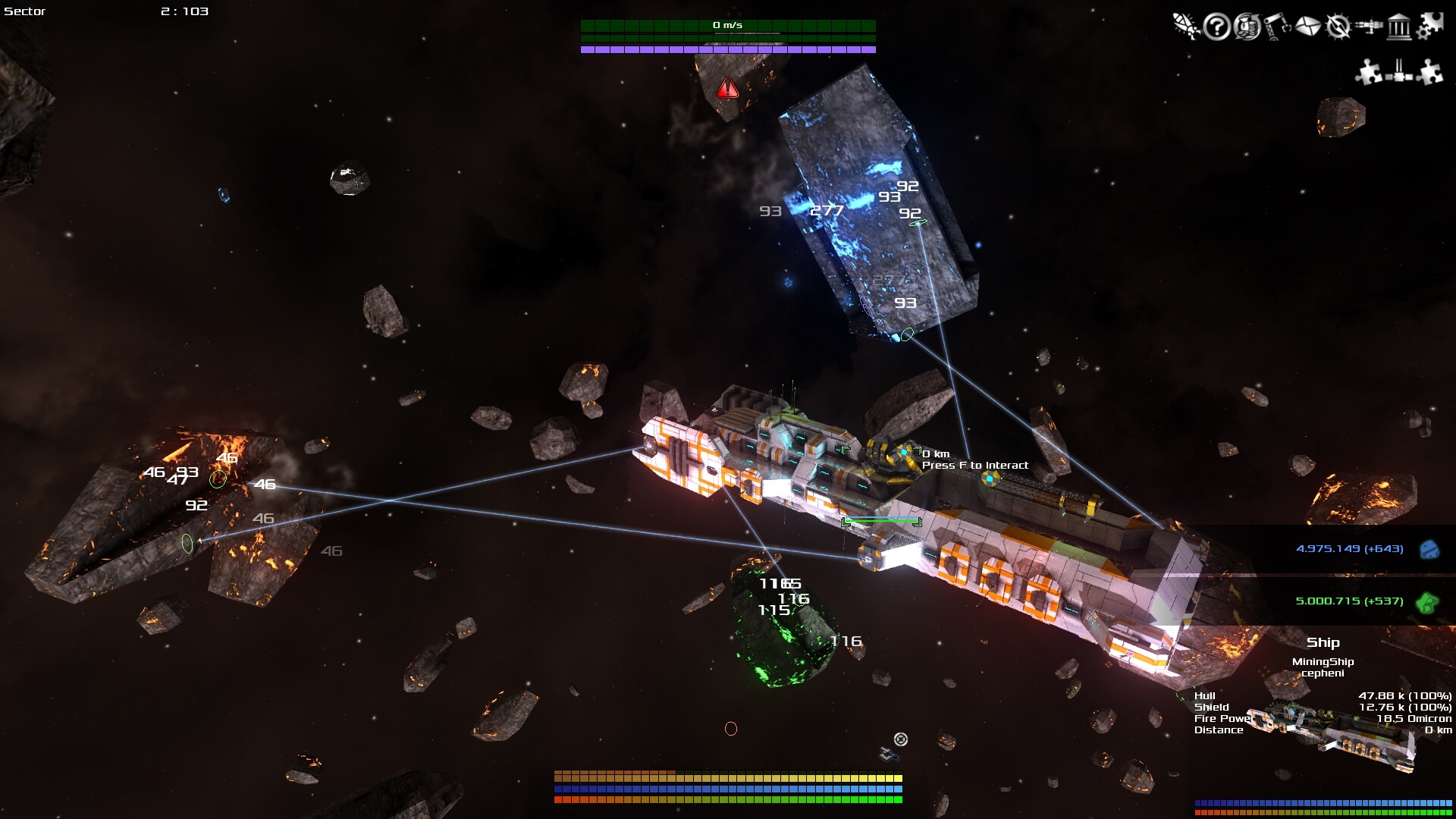Click the red warning triangle alert marker

pyautogui.click(x=728, y=88)
